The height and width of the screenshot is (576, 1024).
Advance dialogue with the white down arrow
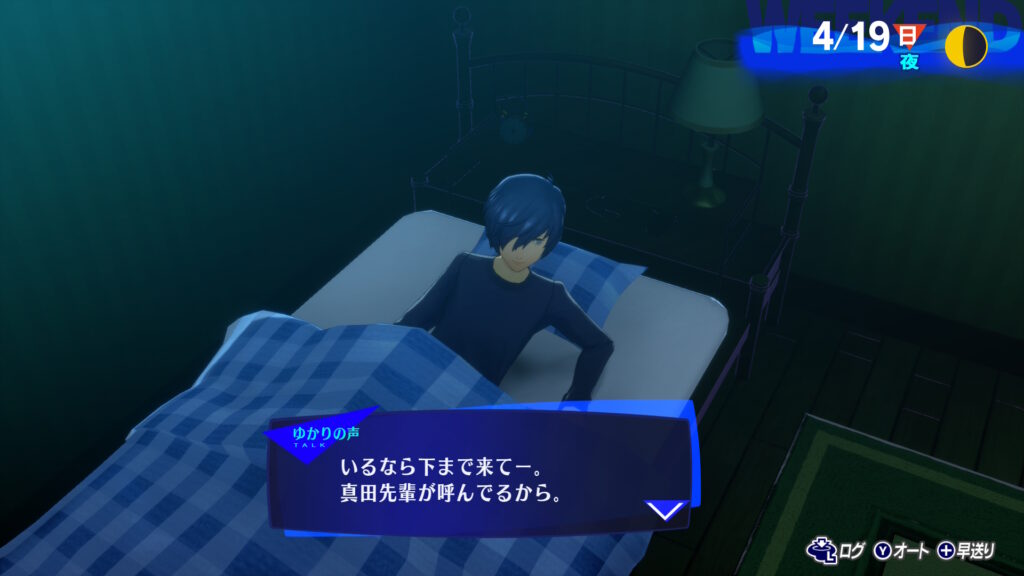point(665,511)
